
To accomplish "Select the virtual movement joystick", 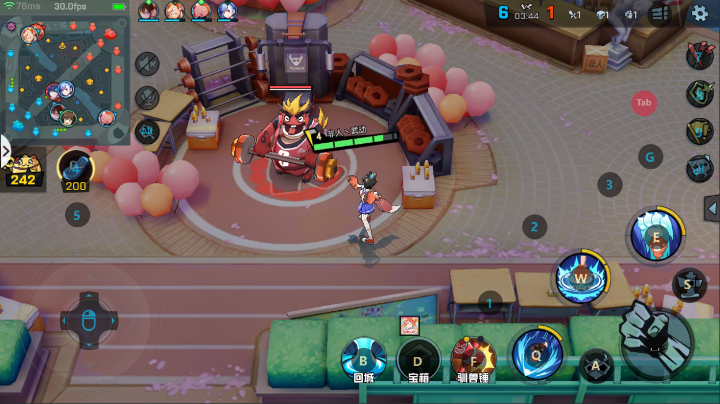I will coord(89,320).
